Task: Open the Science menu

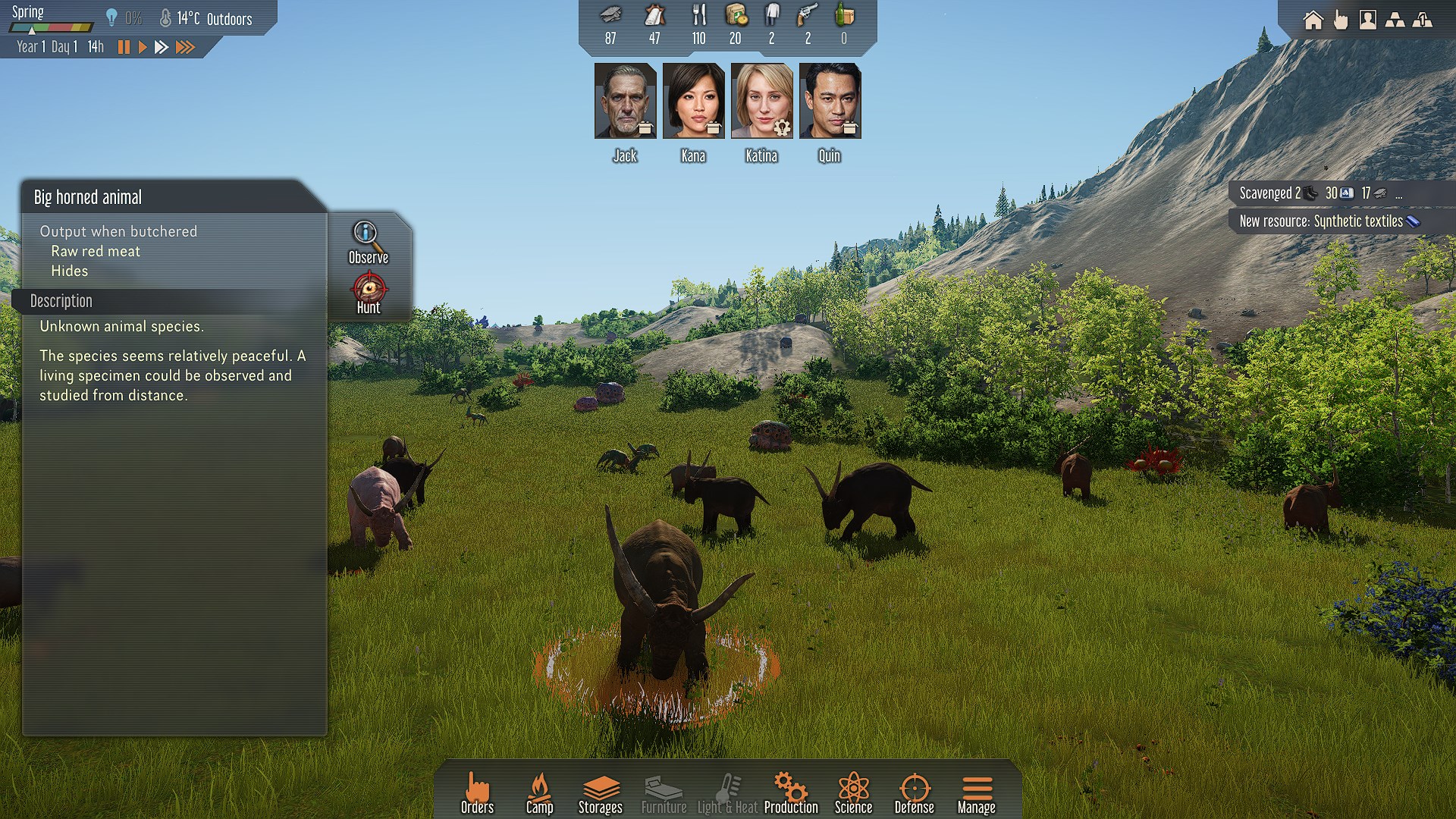Action: (x=853, y=793)
